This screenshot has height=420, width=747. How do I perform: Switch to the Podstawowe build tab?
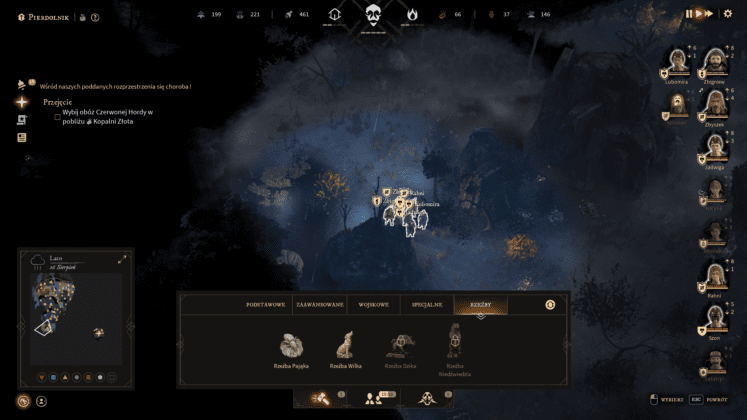(x=266, y=304)
